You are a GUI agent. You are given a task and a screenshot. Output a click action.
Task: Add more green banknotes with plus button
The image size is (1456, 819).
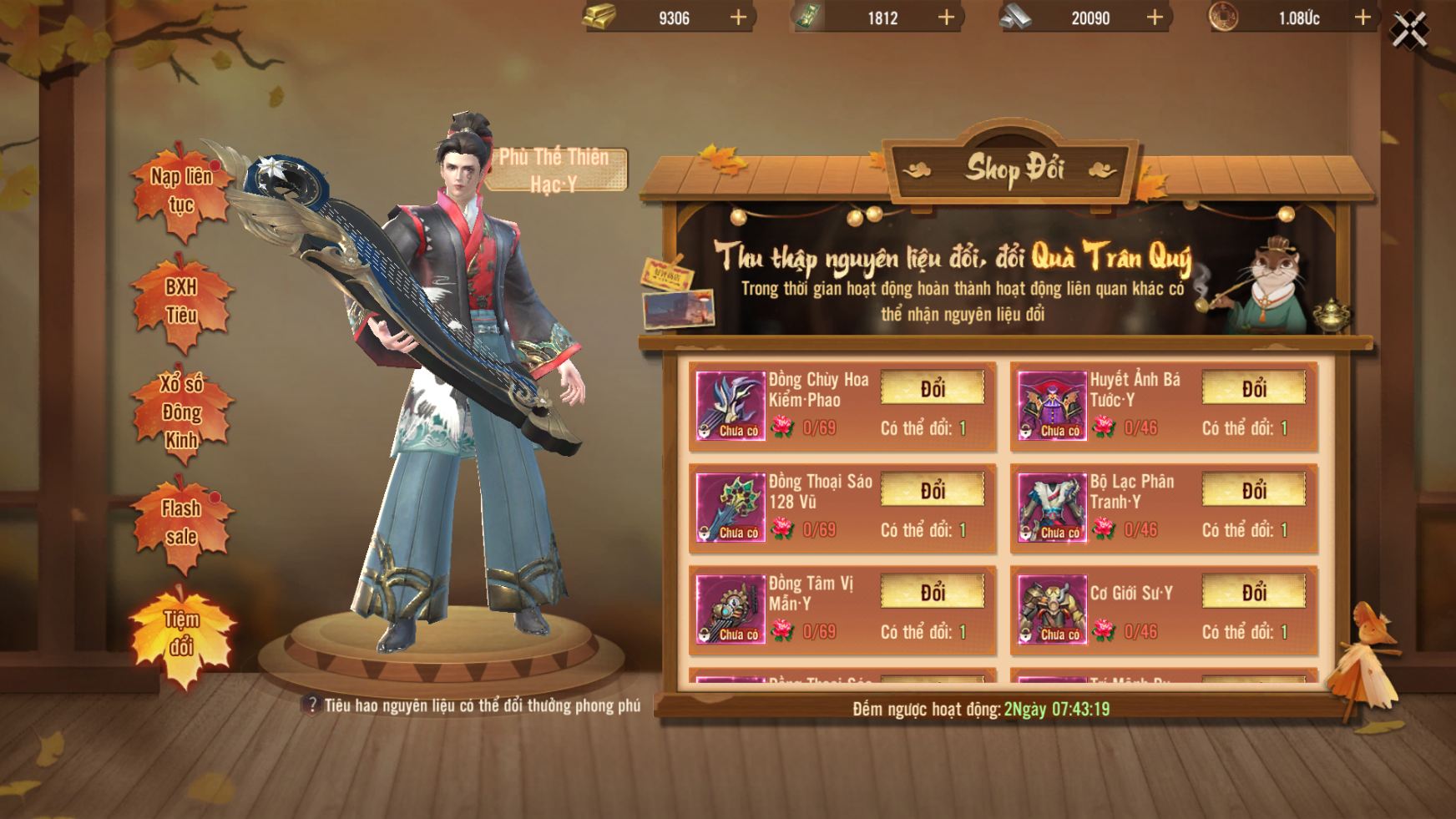(x=946, y=18)
